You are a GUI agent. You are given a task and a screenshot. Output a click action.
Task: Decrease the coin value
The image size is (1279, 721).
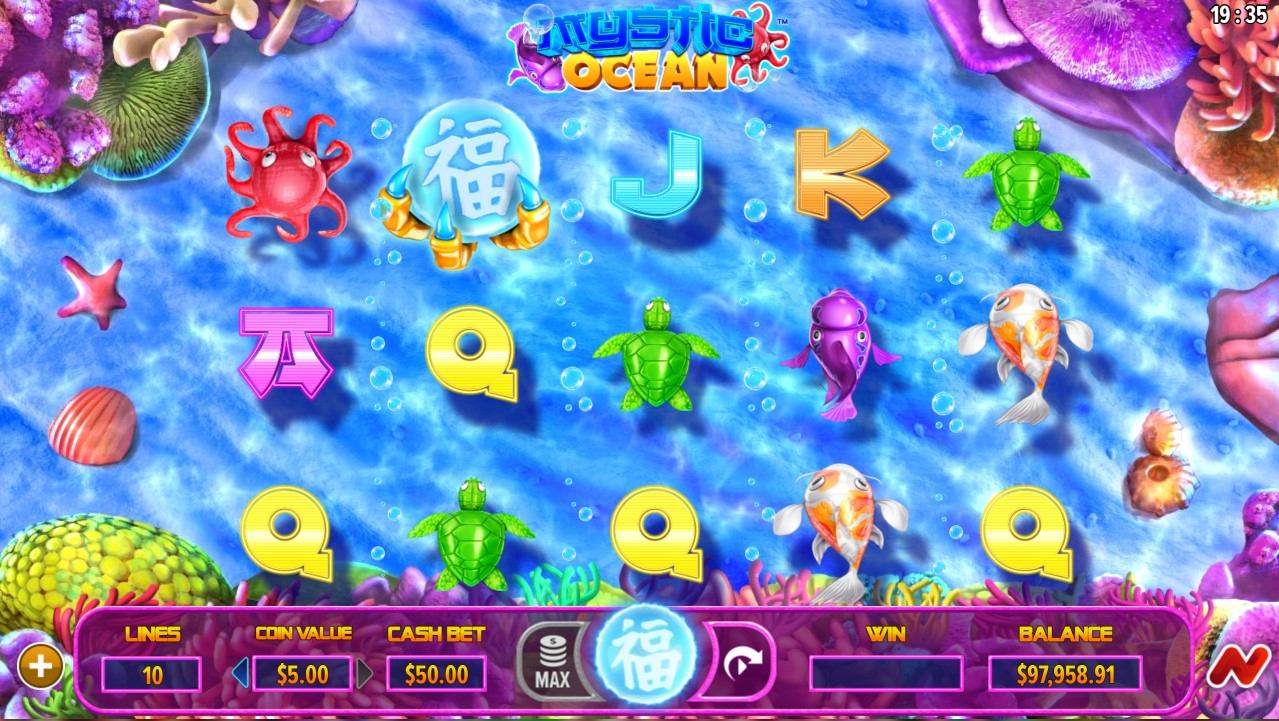coord(240,673)
